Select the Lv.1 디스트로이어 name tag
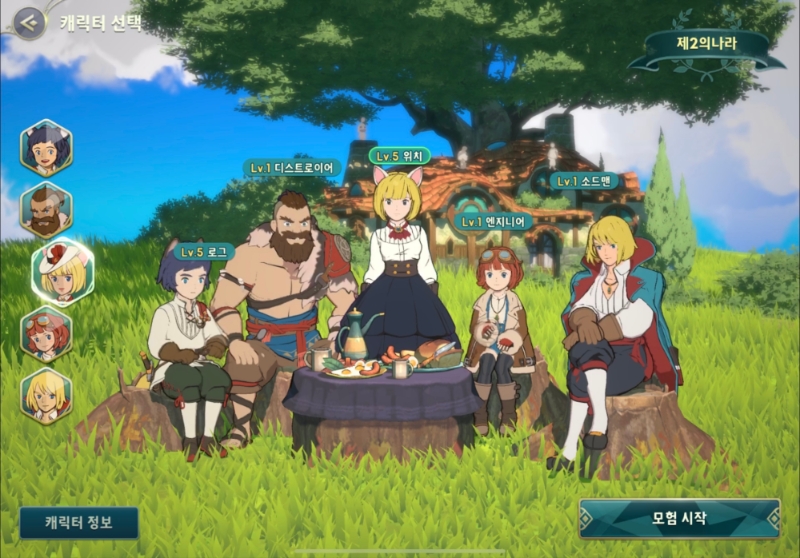 pos(293,168)
